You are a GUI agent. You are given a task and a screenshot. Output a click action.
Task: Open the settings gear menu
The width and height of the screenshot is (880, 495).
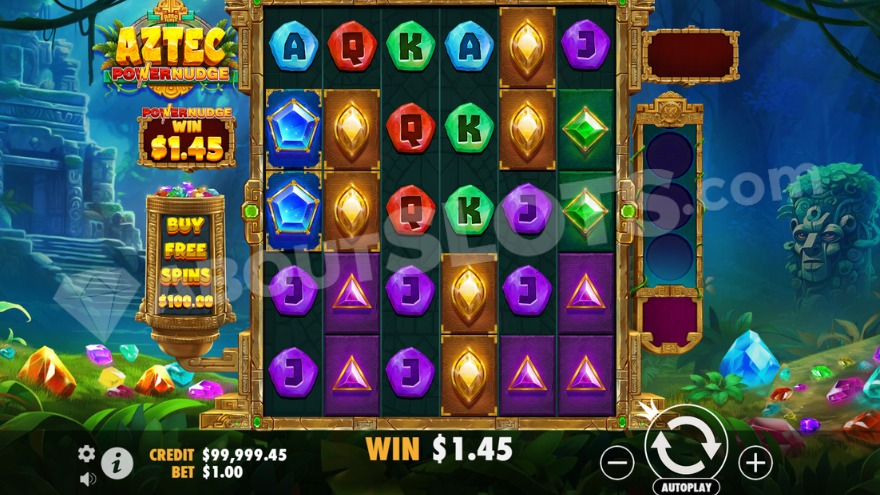pos(87,453)
